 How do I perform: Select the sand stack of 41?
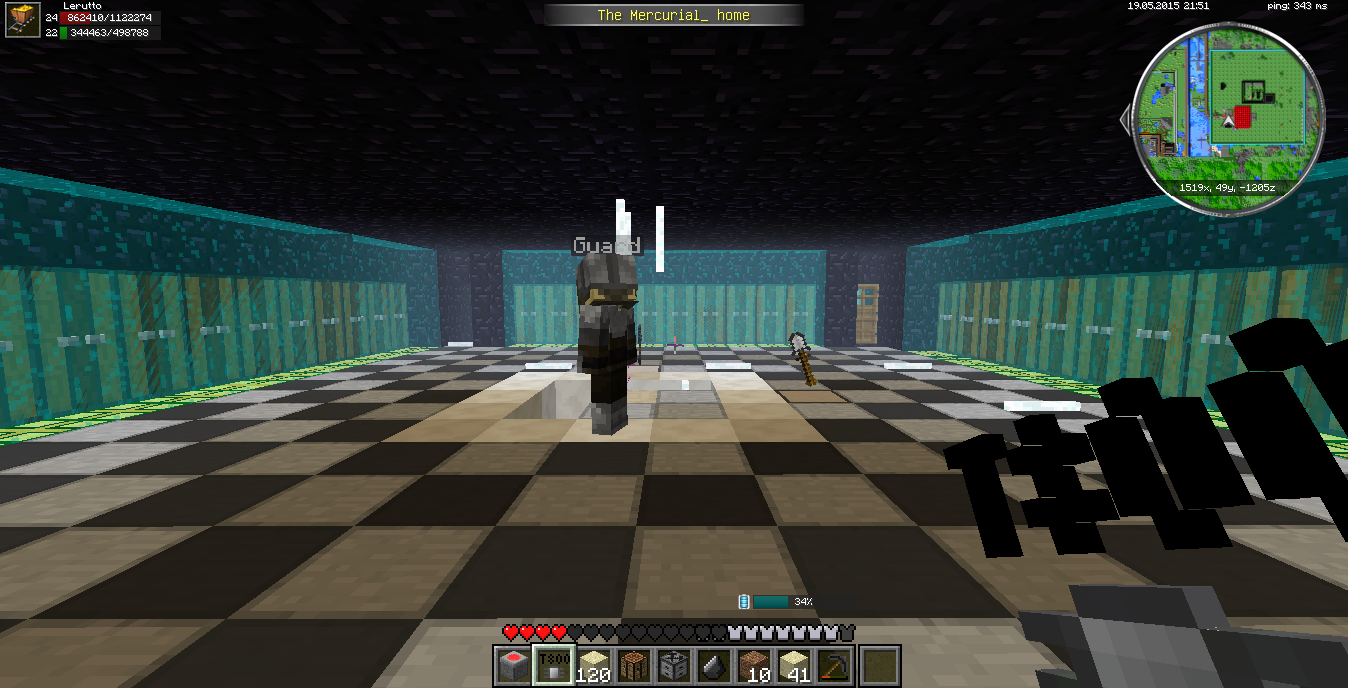tap(794, 666)
